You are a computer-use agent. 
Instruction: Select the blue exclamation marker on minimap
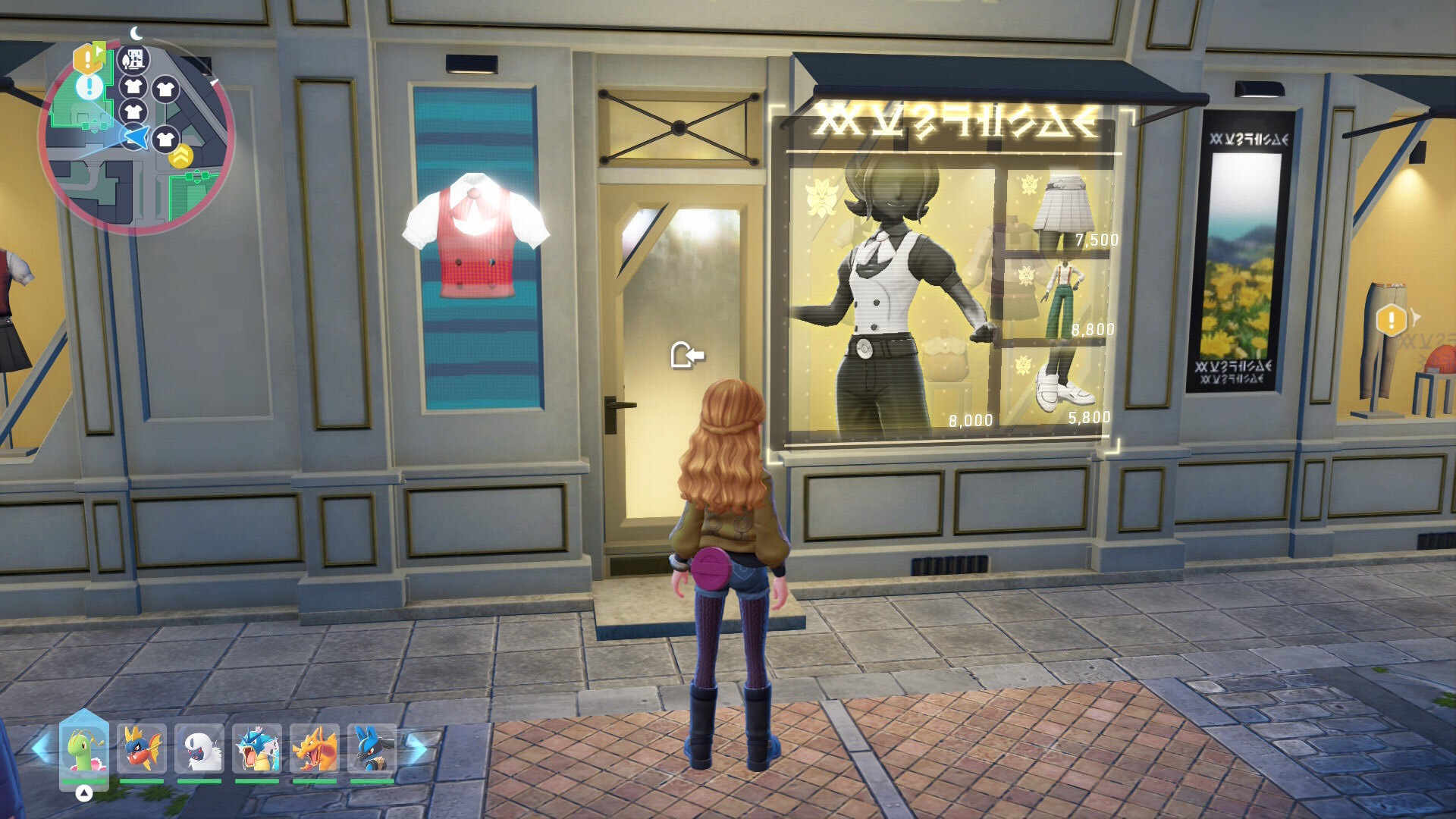pyautogui.click(x=89, y=86)
